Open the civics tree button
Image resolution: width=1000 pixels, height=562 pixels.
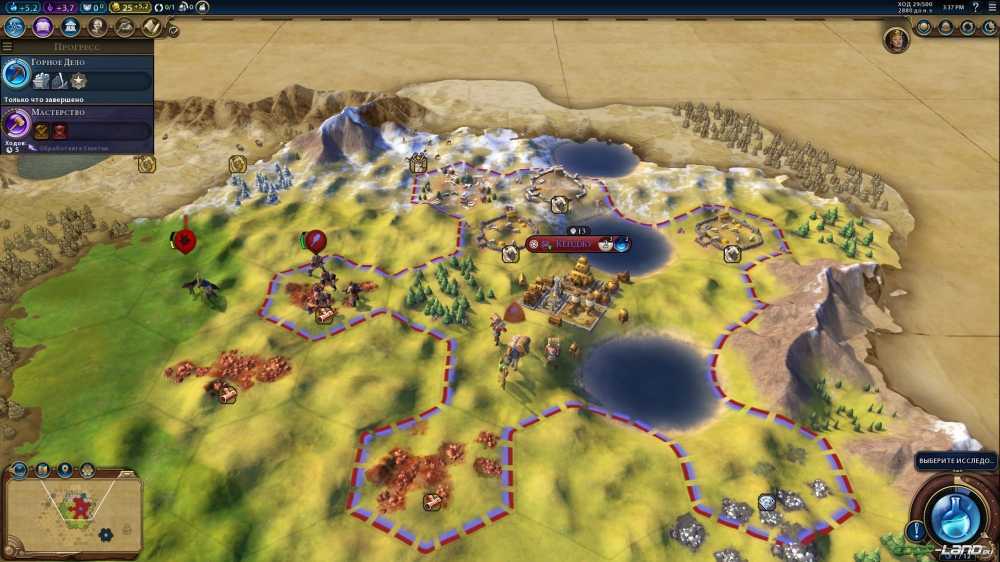[43, 27]
